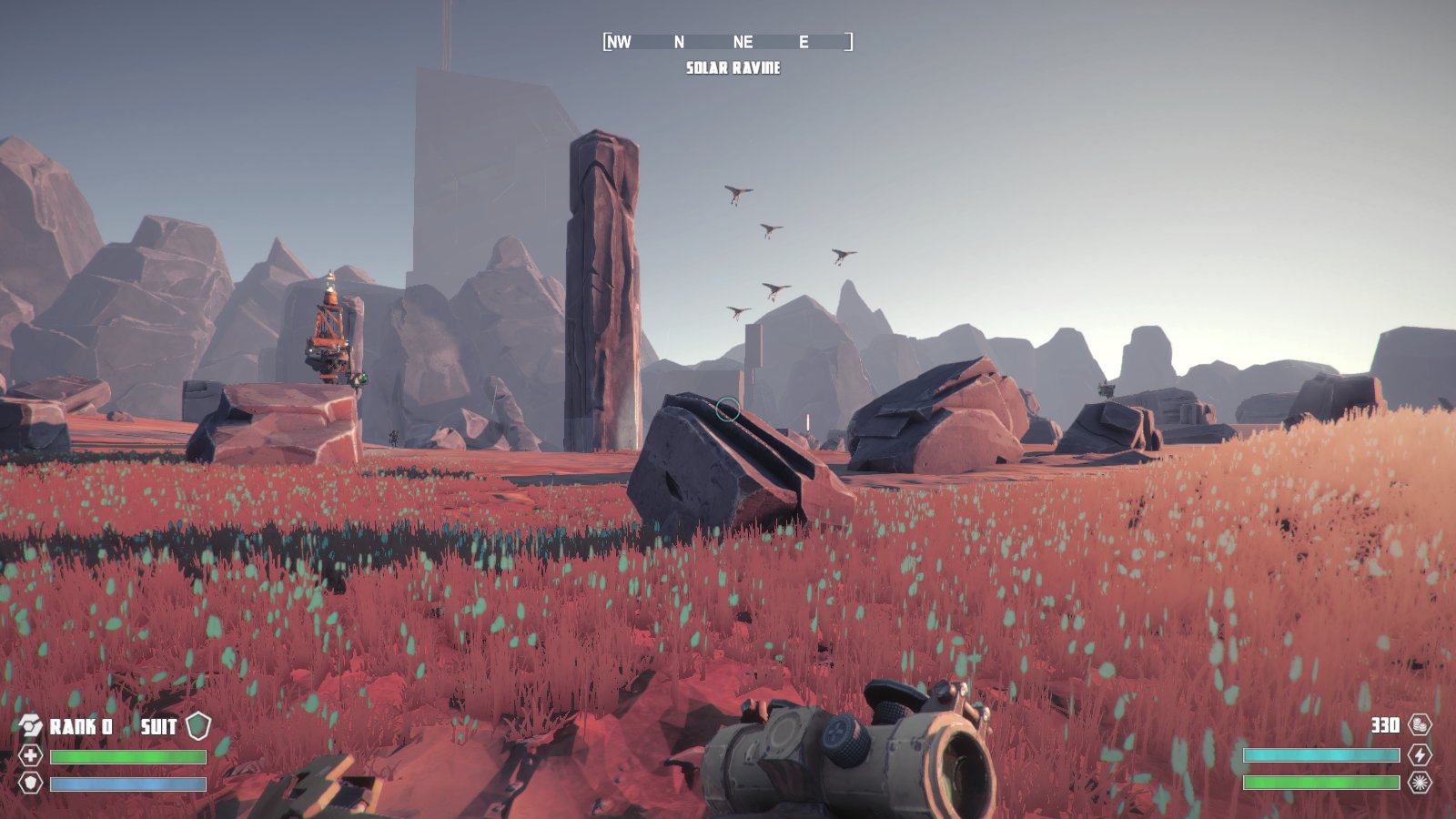
Task: Click the E marker on the compass bar
Action: pos(804,42)
